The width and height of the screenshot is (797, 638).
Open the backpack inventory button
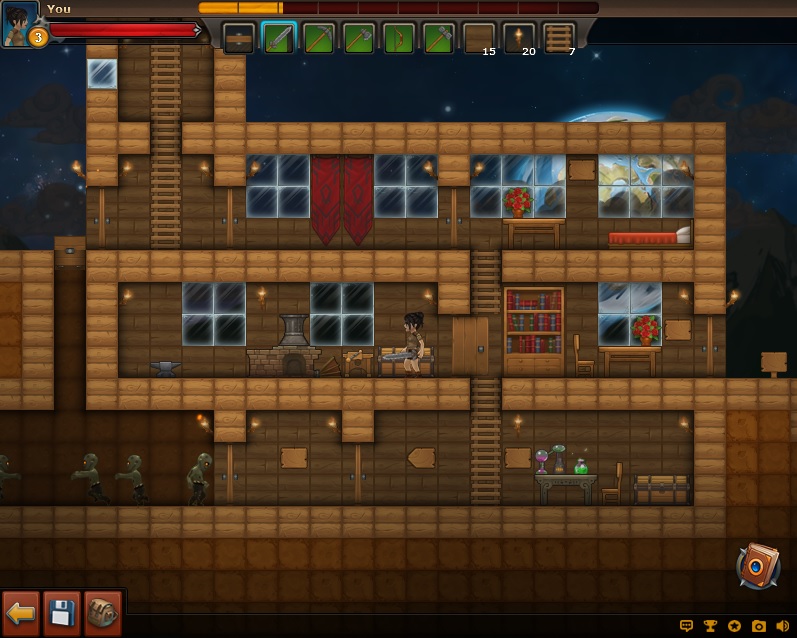pyautogui.click(x=102, y=613)
